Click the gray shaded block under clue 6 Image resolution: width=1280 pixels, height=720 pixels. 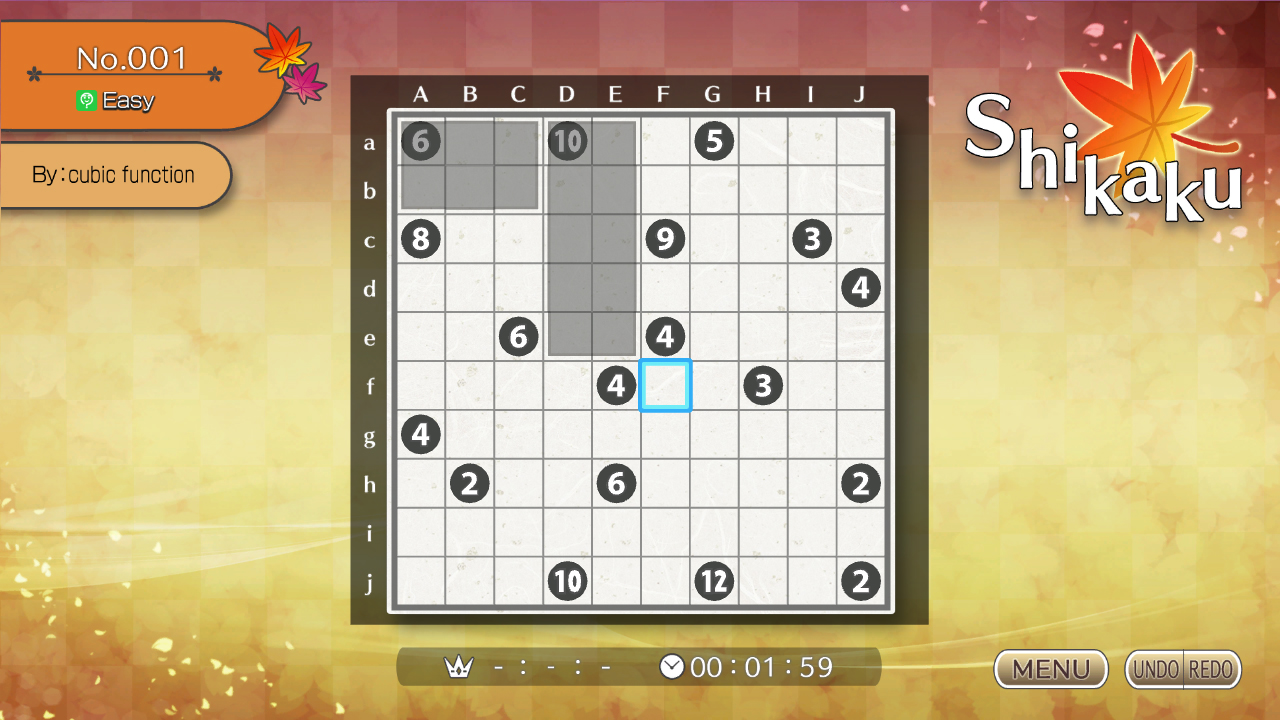[x=470, y=165]
